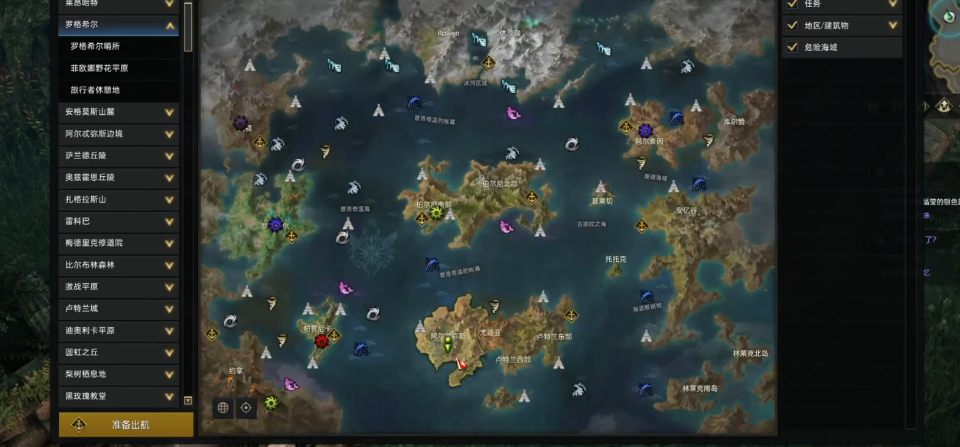This screenshot has height=447, width=960.
Task: Center the map with the crosshair button
Action: tap(246, 408)
